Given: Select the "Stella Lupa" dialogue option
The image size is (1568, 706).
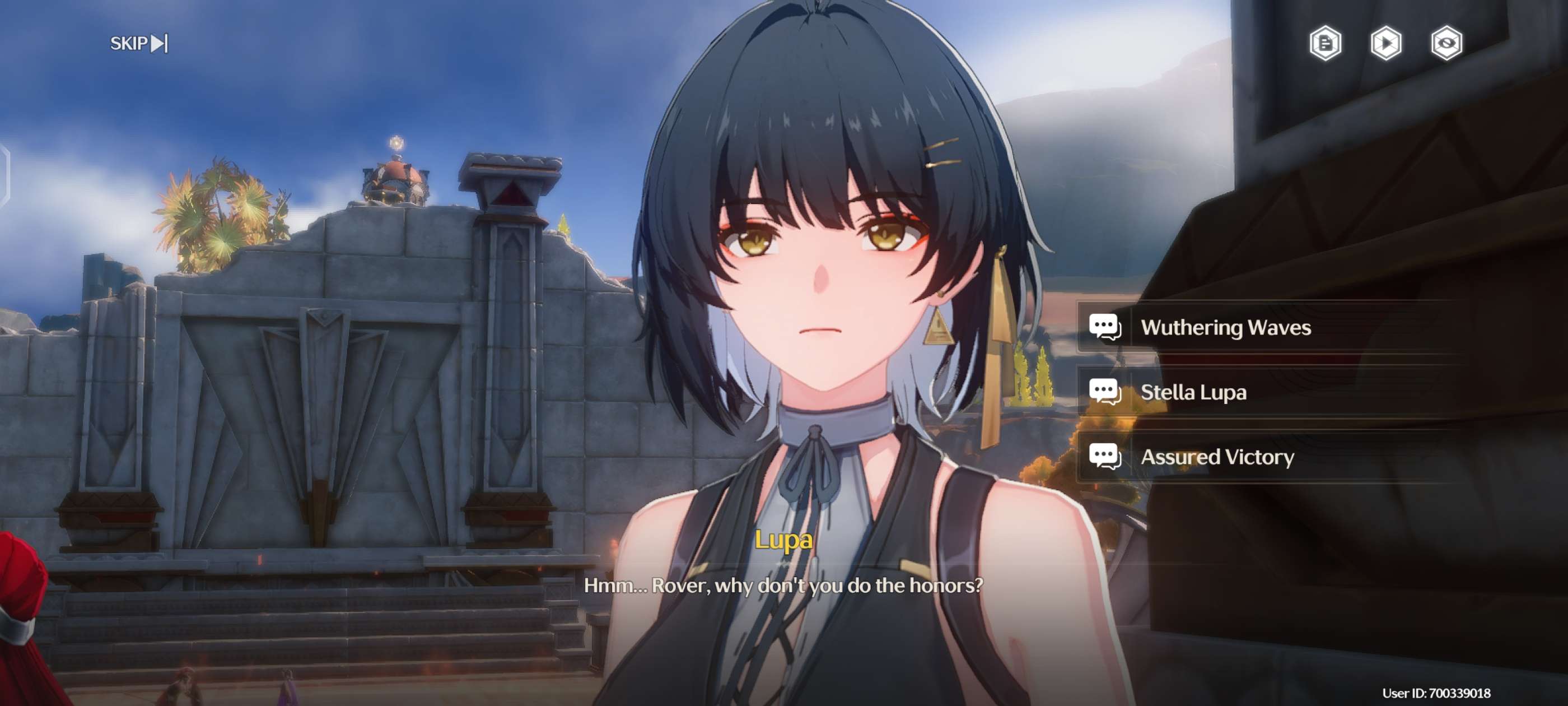Looking at the screenshot, I should pos(1193,392).
